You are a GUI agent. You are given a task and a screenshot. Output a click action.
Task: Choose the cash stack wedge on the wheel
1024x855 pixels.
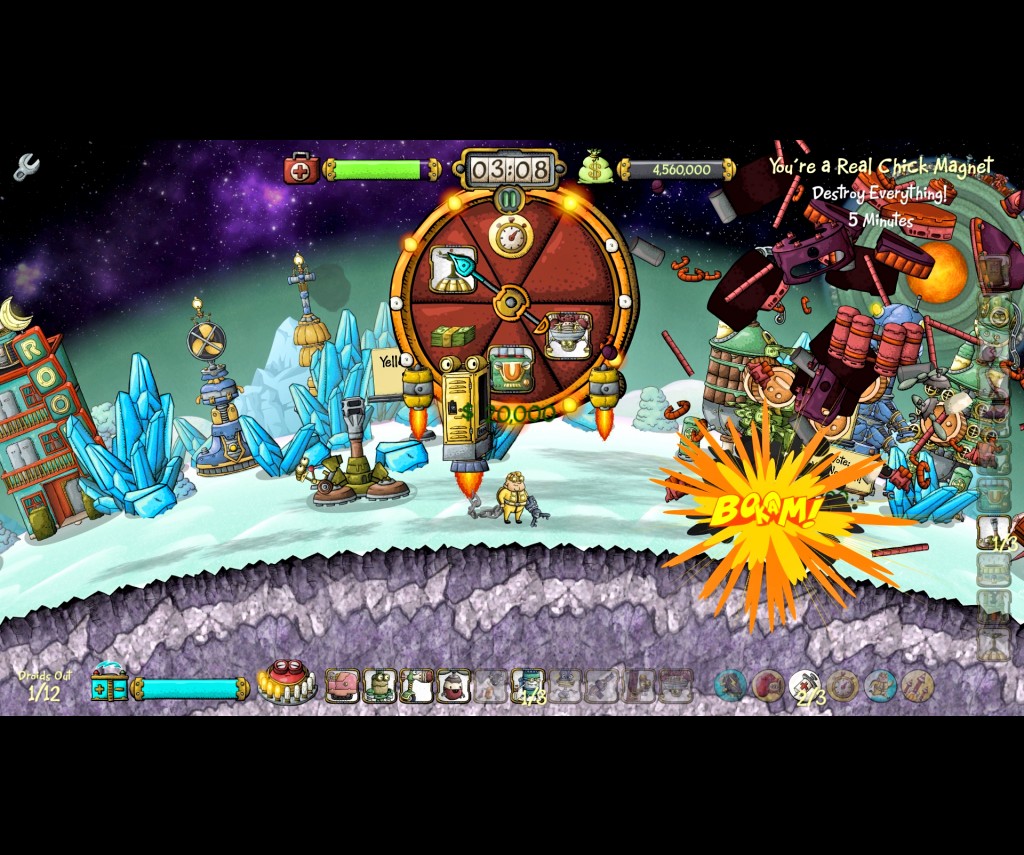(x=453, y=337)
